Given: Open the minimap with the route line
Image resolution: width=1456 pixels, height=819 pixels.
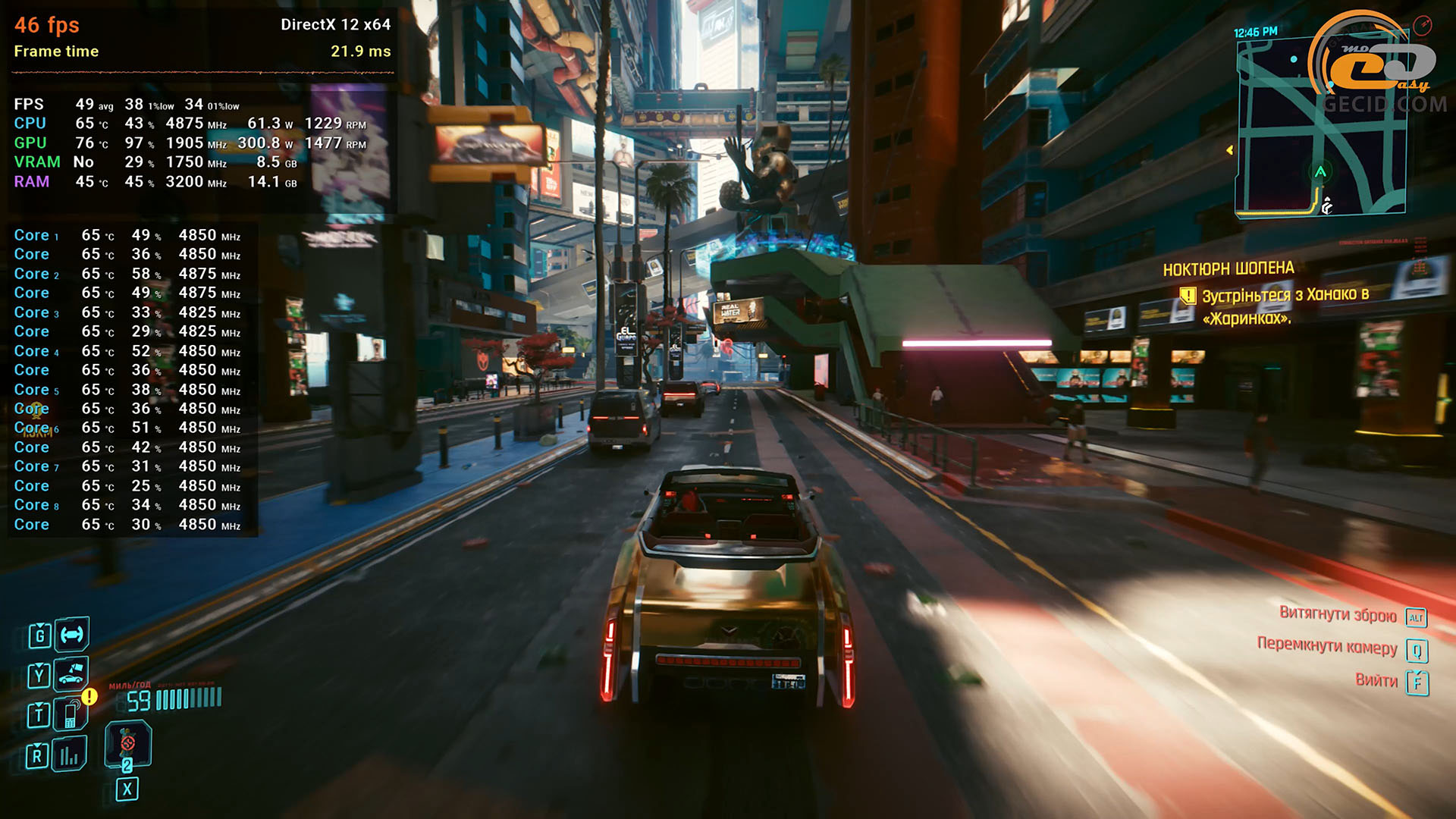Looking at the screenshot, I should tap(1319, 127).
